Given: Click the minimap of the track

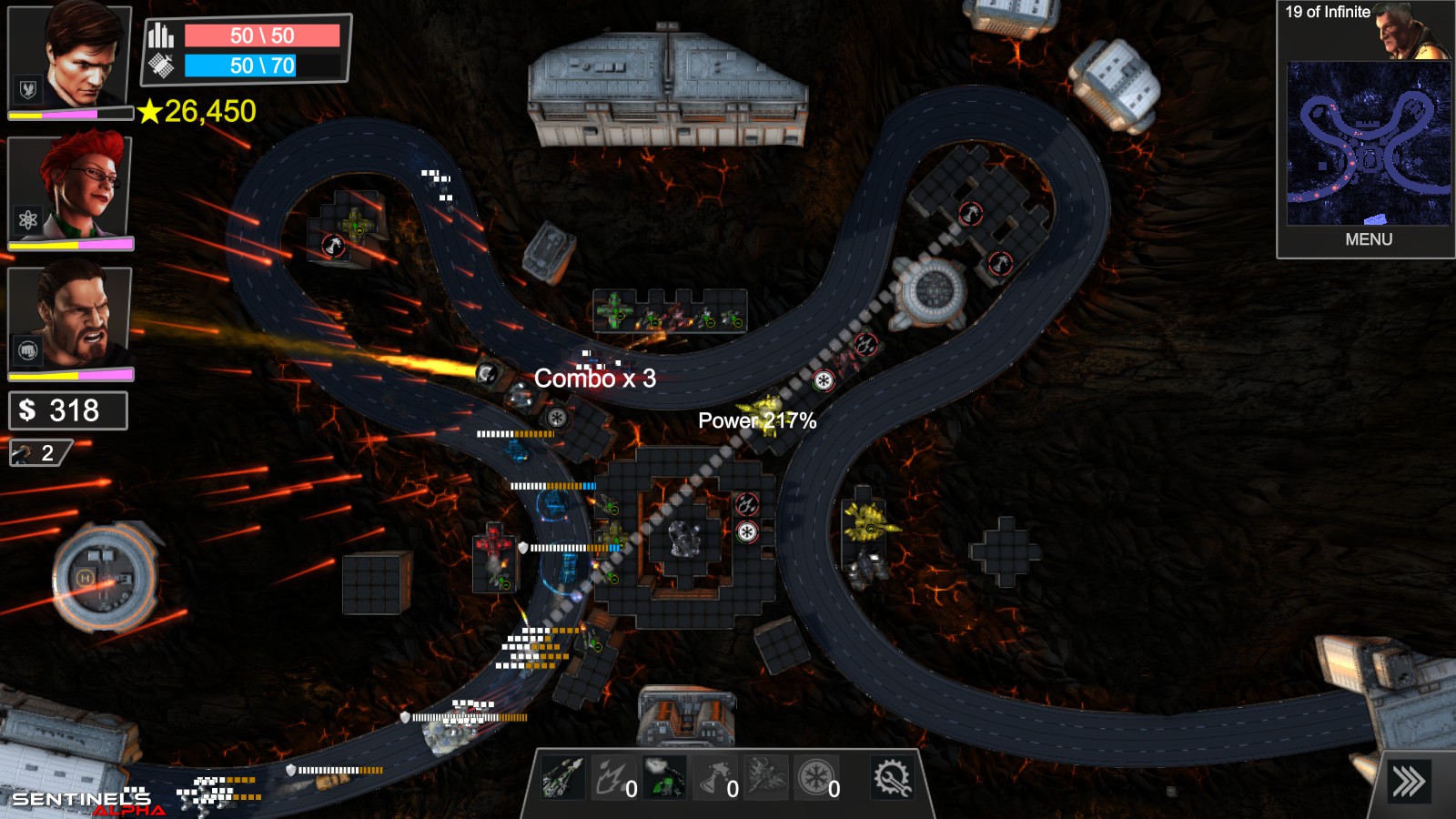Looking at the screenshot, I should (x=1368, y=143).
